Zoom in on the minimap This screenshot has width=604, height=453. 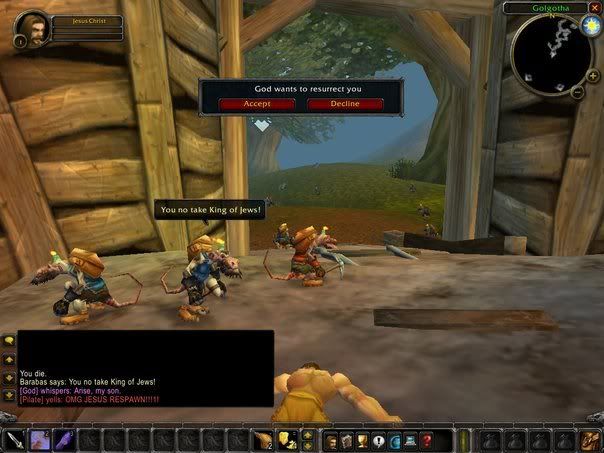593,75
